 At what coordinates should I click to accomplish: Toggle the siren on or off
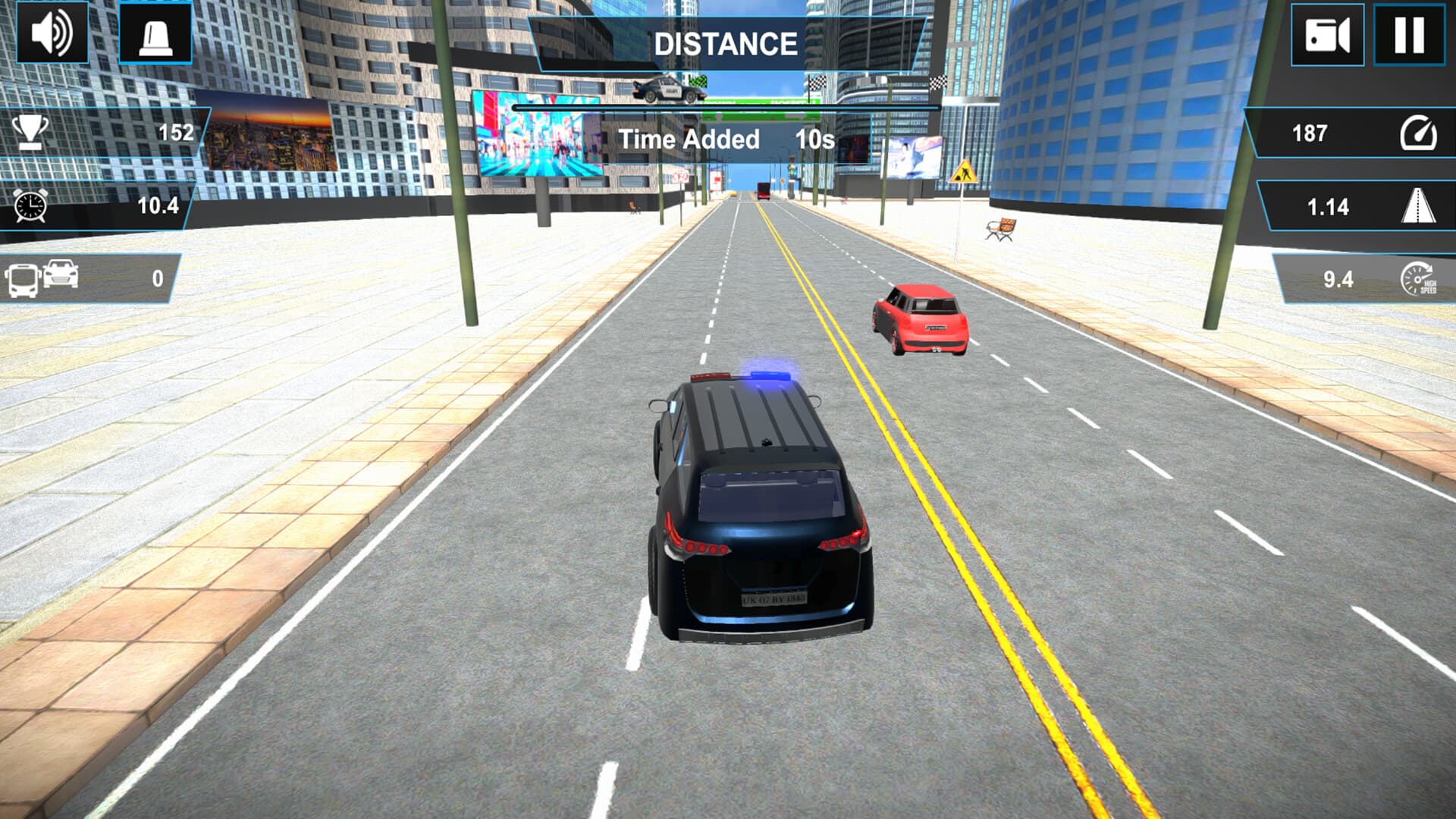(155, 33)
